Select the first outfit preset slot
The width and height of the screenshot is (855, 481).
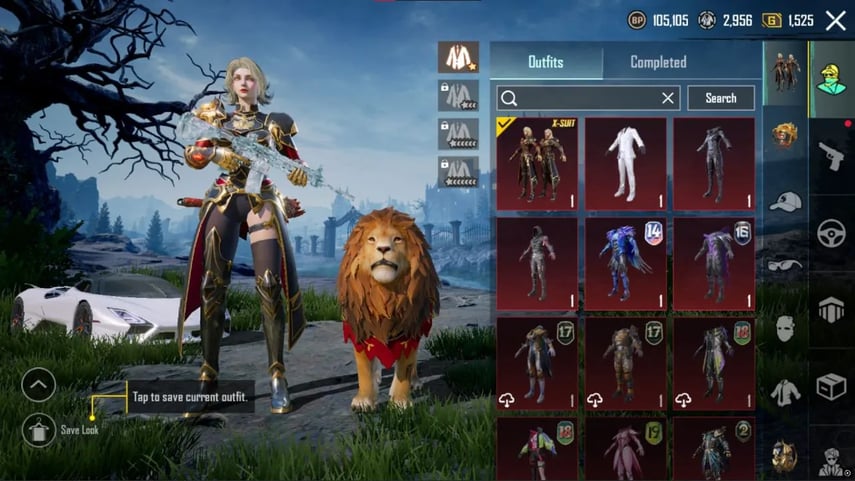pos(458,57)
